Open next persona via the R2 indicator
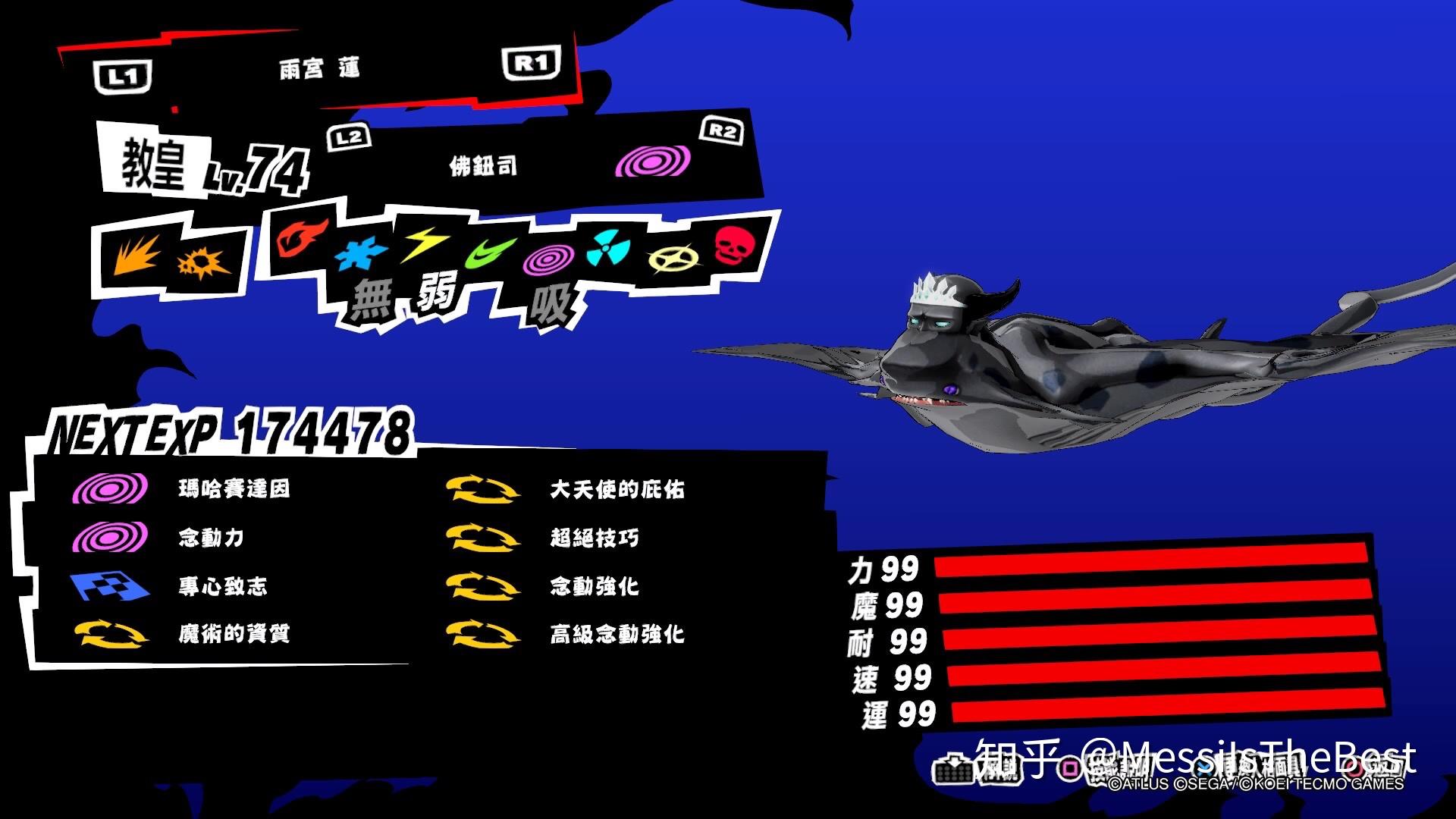1456x819 pixels. tap(719, 131)
